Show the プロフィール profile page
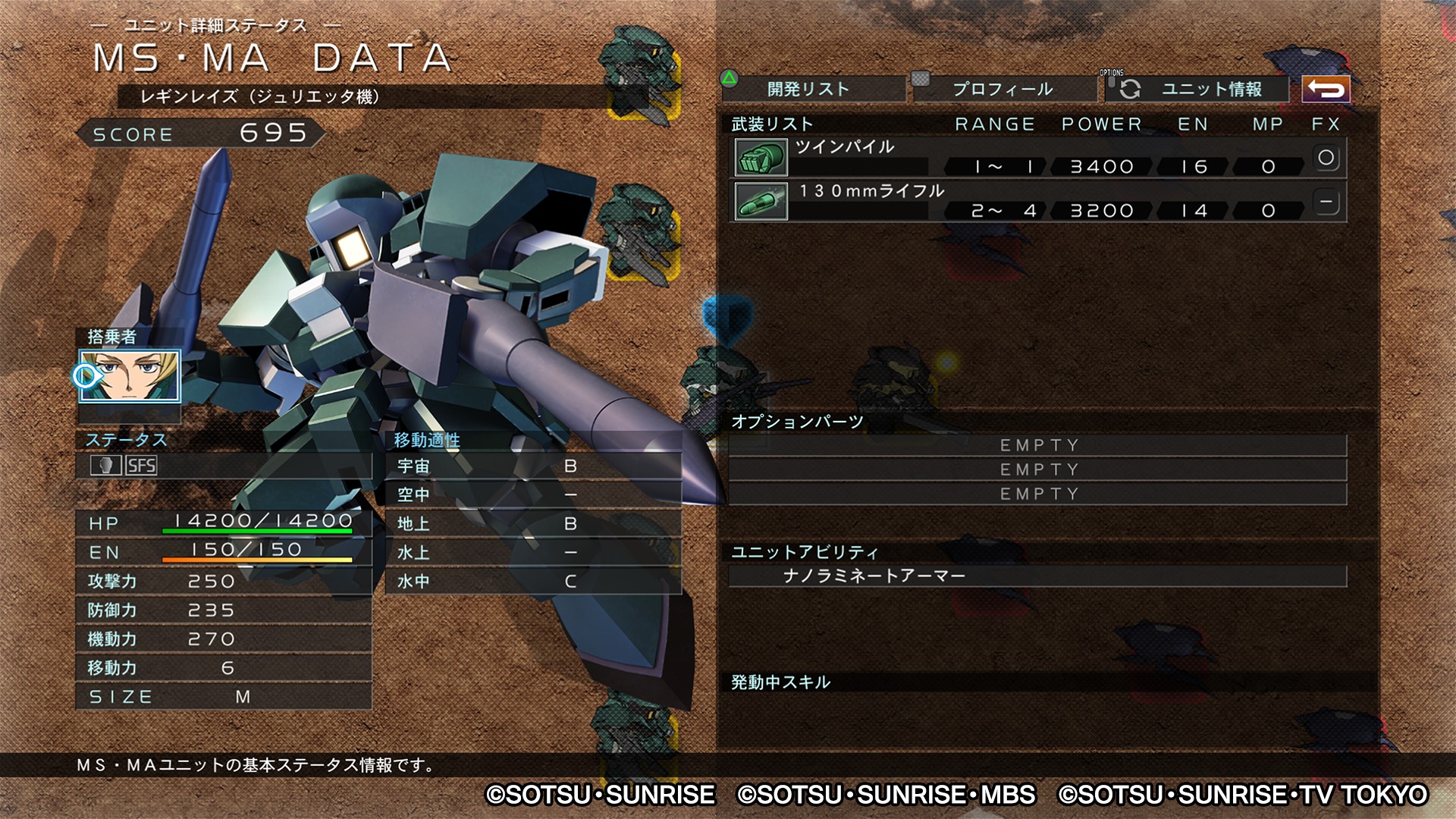This screenshot has width=1456, height=819. coord(1004,89)
